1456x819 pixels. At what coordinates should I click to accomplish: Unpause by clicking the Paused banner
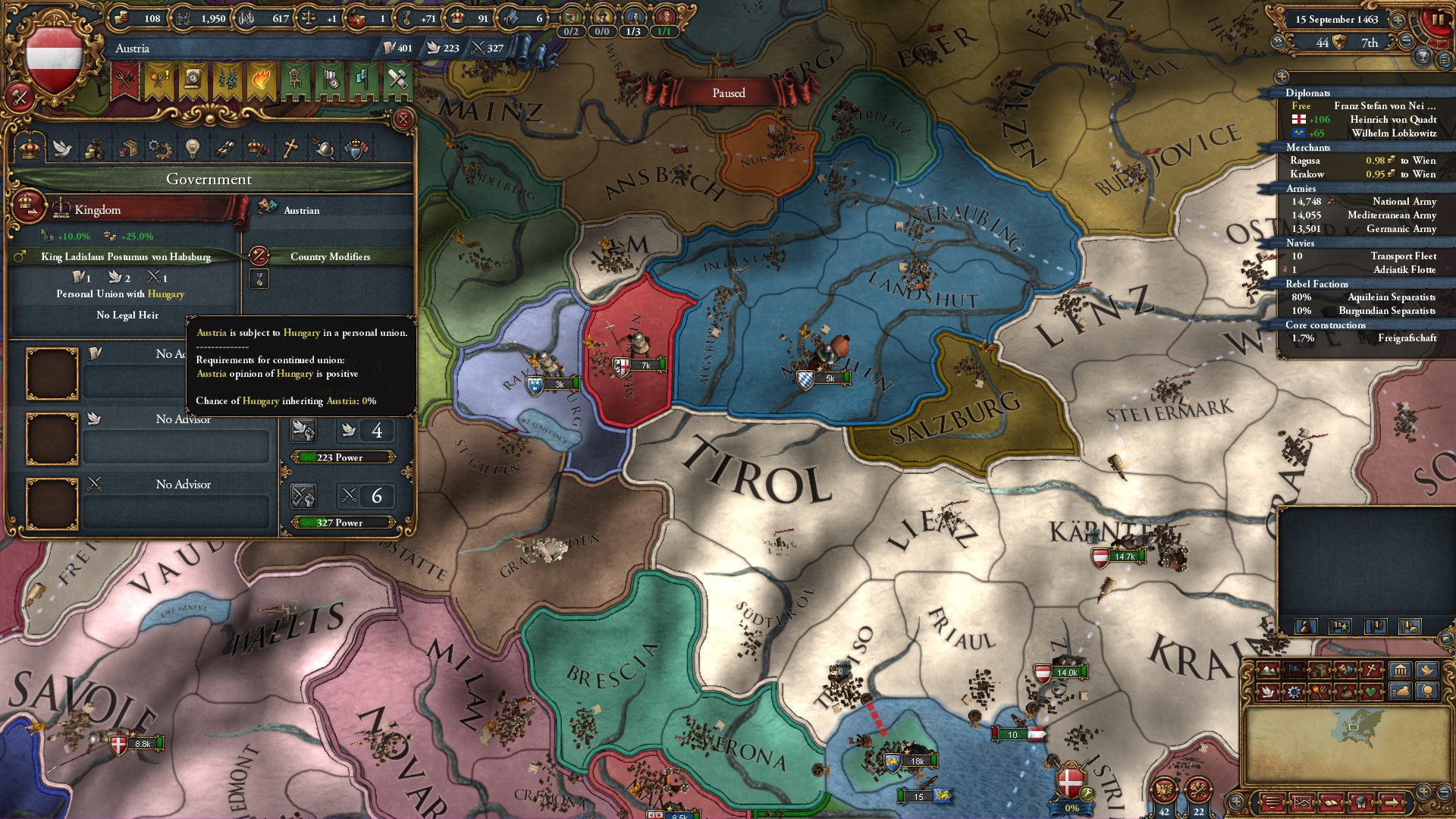[730, 93]
